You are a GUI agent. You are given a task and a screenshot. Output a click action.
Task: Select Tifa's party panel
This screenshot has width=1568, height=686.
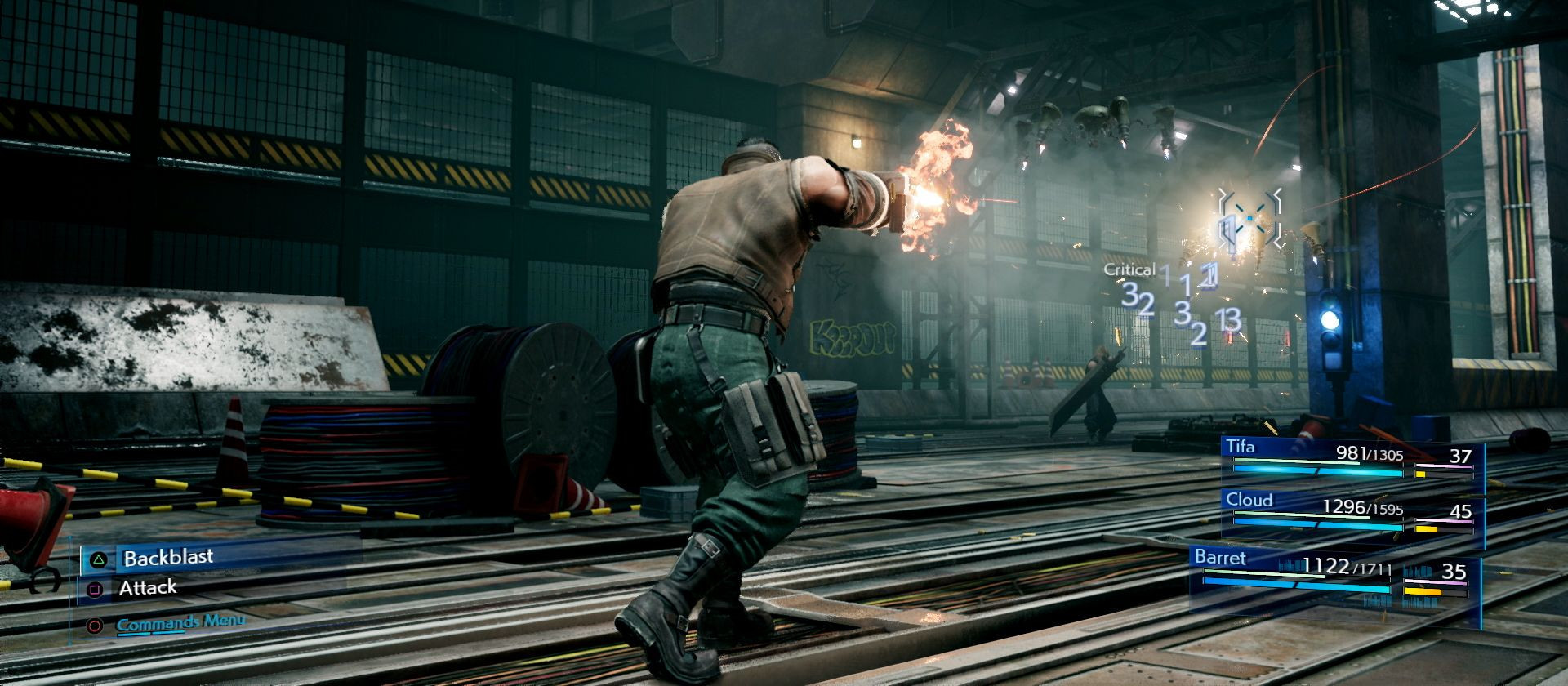pos(1352,461)
